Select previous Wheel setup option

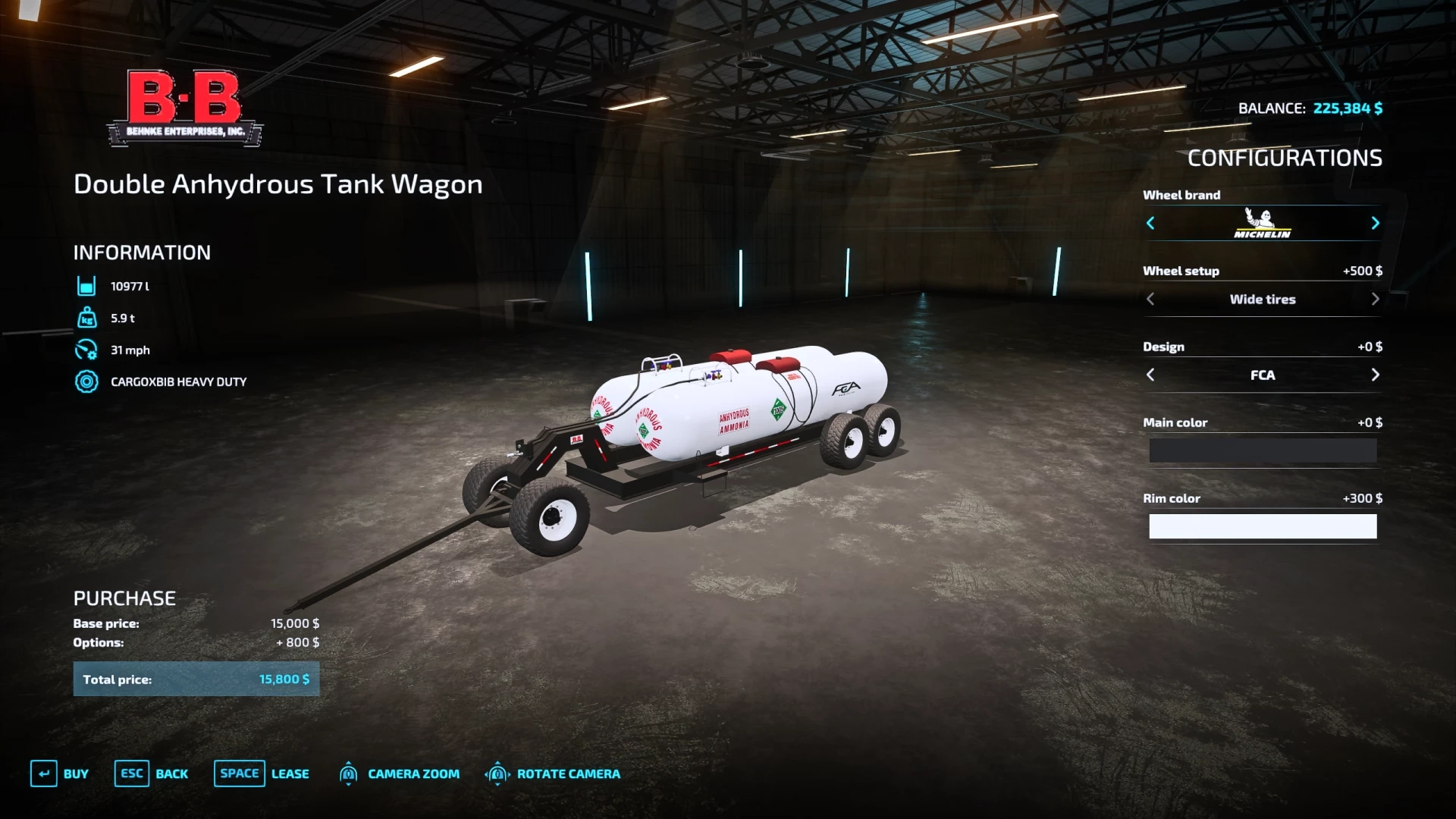click(1151, 299)
